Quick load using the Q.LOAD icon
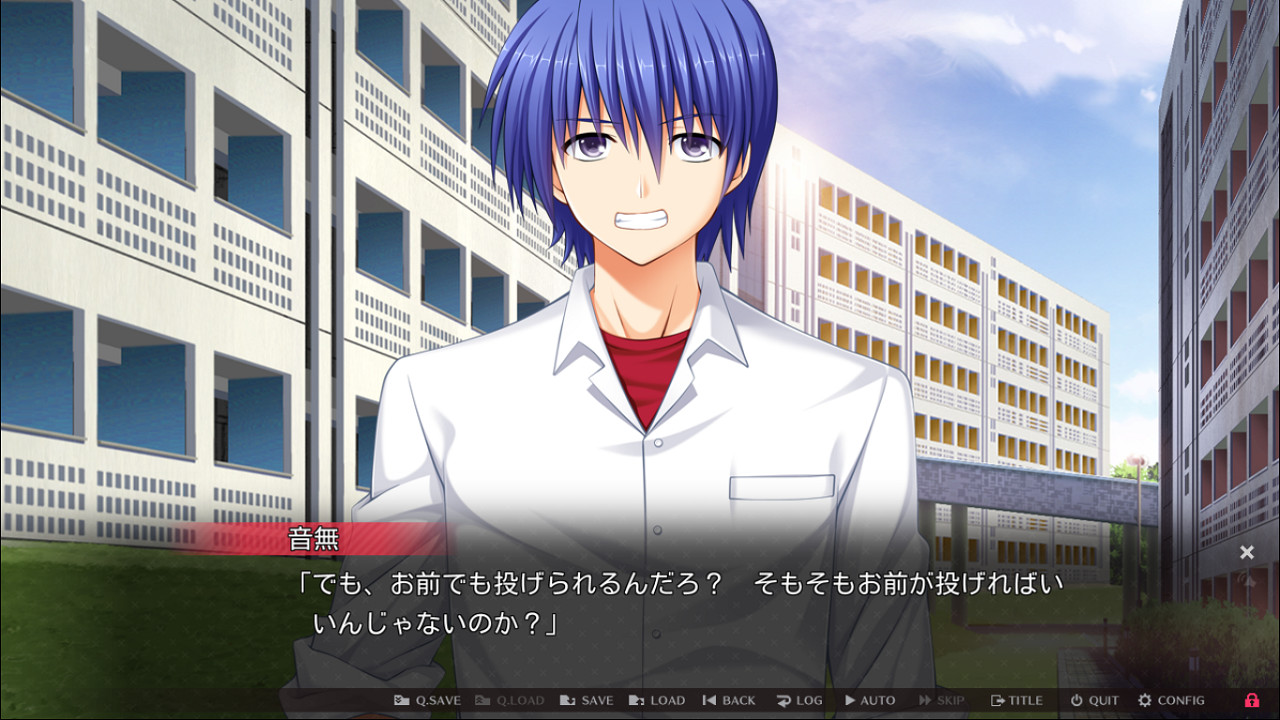The height and width of the screenshot is (720, 1280). [482, 700]
